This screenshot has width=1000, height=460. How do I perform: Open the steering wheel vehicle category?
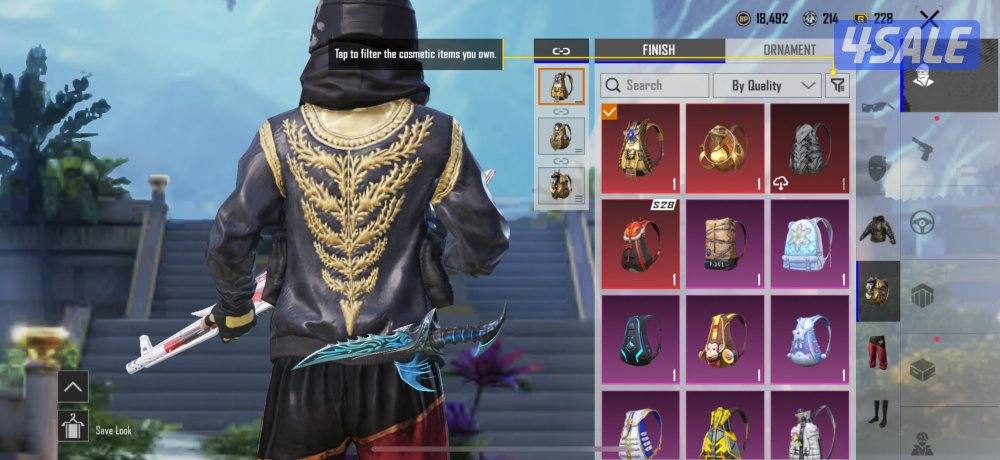pyautogui.click(x=922, y=222)
